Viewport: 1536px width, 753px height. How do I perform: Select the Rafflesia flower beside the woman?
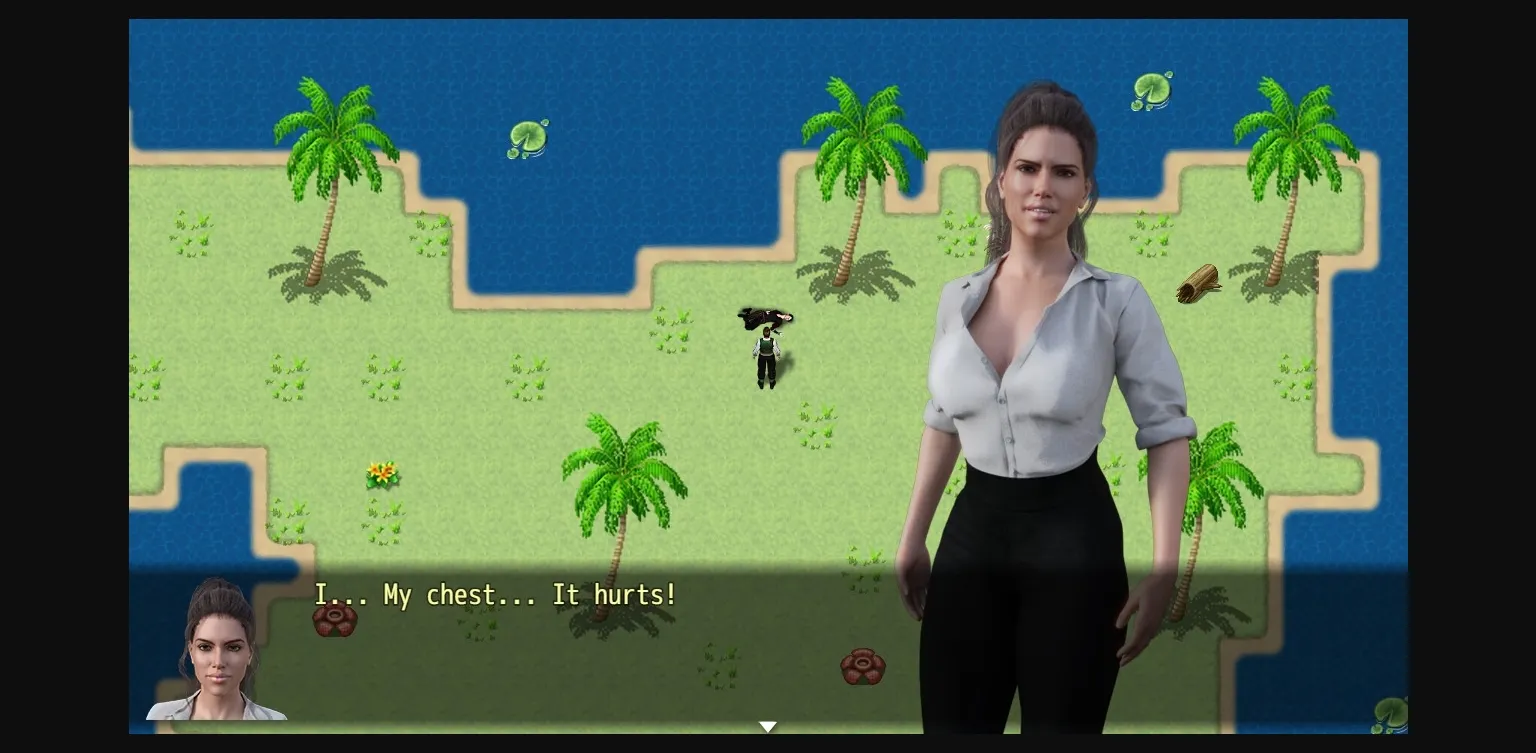(x=864, y=665)
